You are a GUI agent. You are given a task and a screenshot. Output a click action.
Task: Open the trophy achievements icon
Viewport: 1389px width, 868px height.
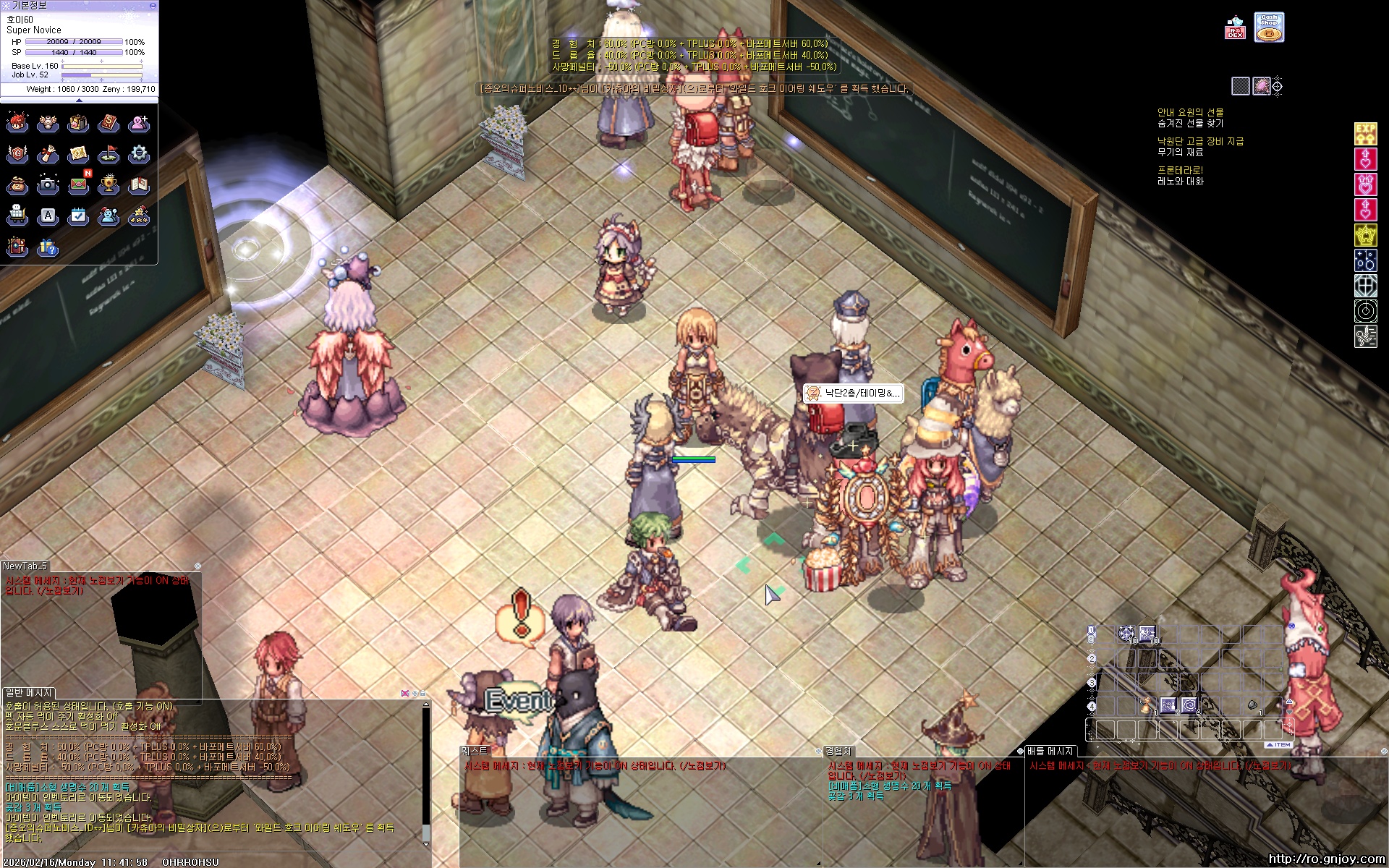(x=109, y=185)
